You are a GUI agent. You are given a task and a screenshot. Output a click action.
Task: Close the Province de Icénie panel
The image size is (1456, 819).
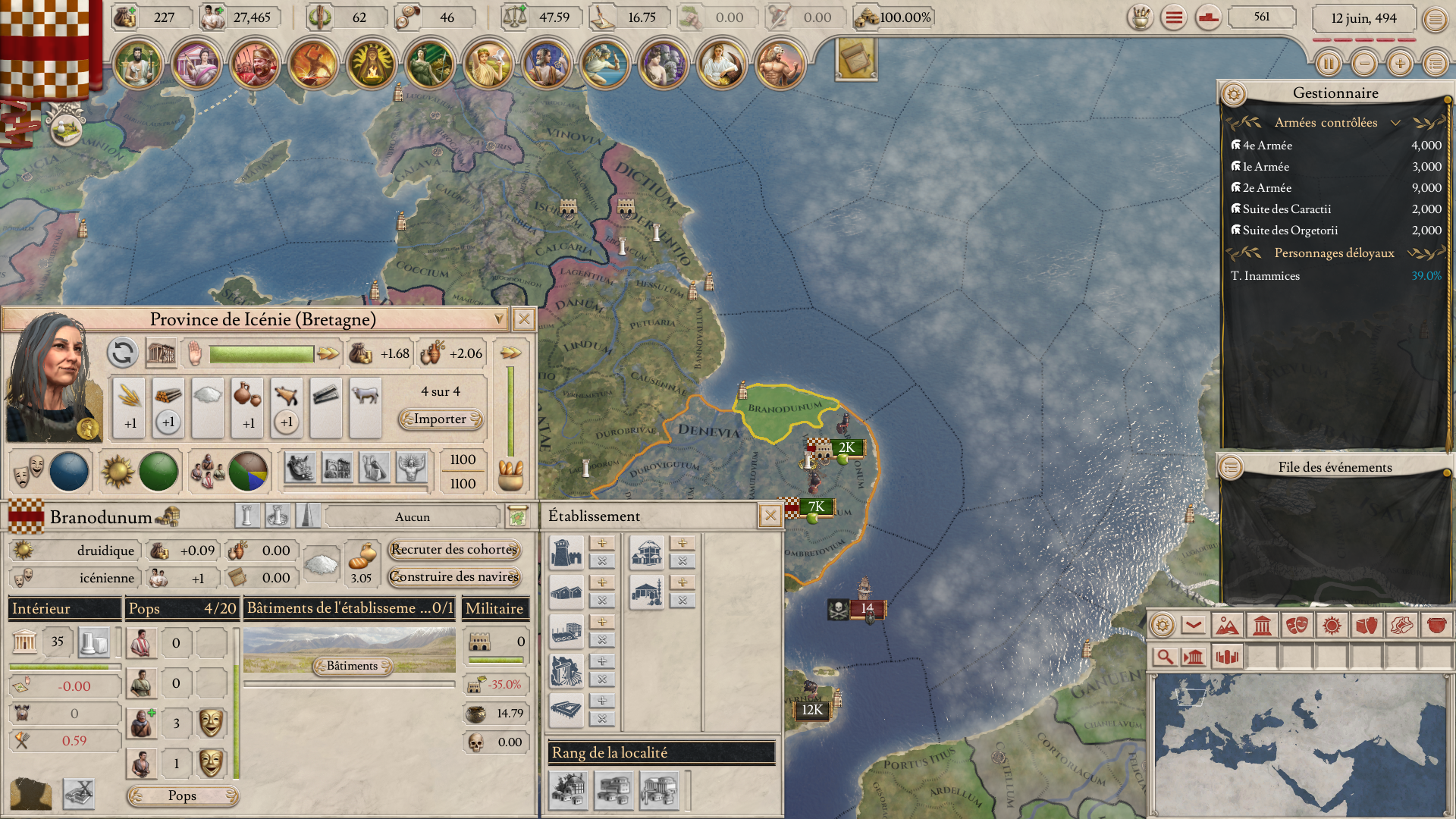(x=523, y=319)
